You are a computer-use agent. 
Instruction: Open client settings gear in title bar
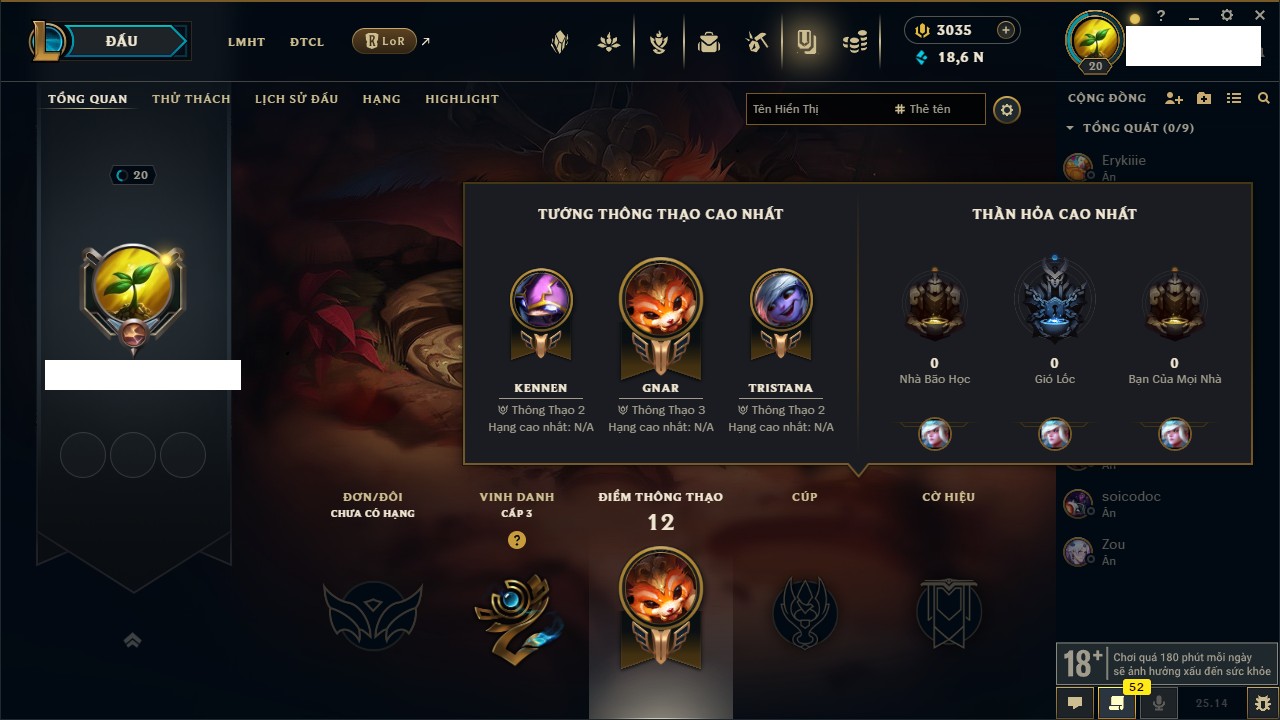pos(1227,16)
